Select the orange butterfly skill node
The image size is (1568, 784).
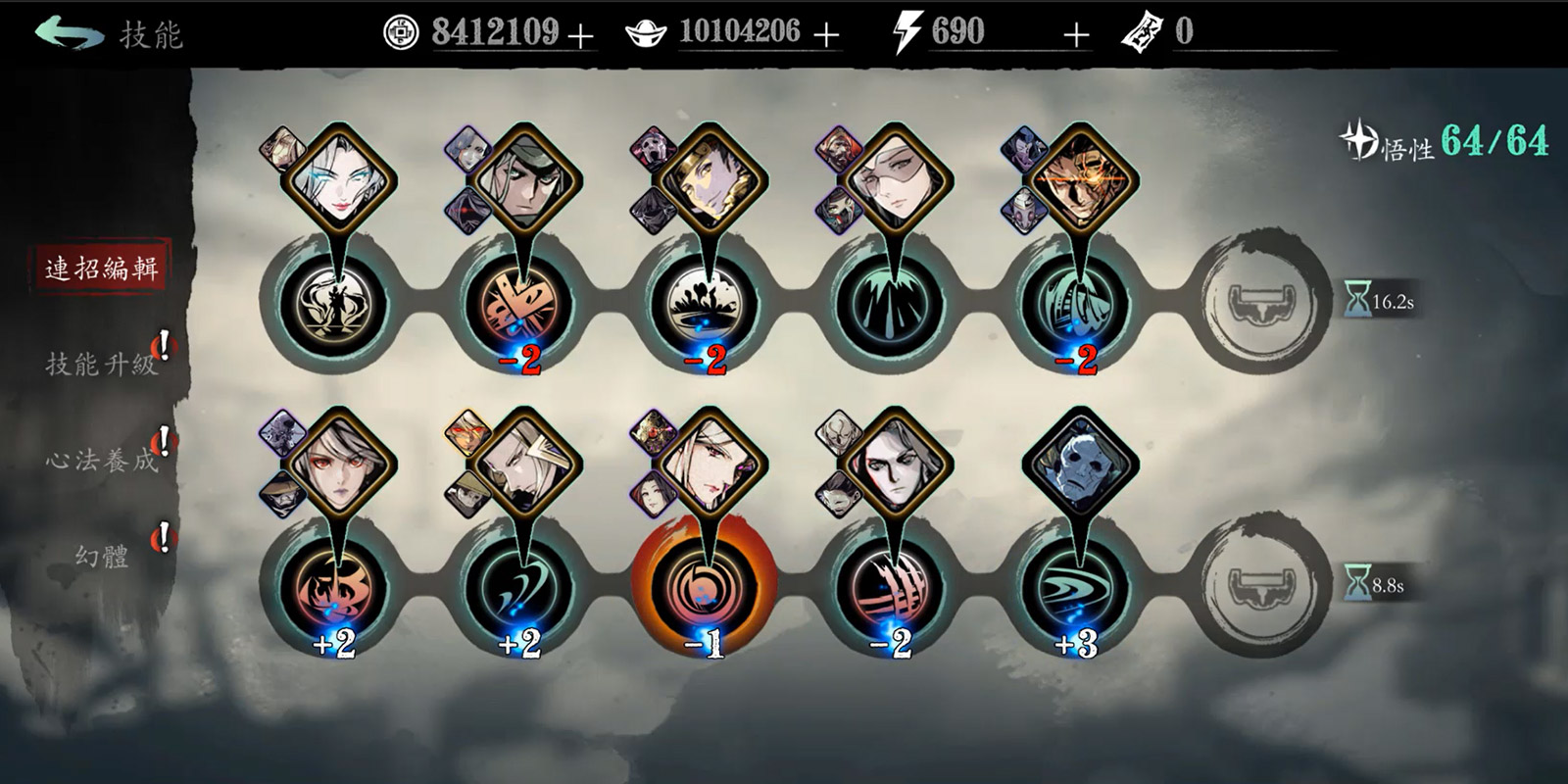click(x=519, y=302)
